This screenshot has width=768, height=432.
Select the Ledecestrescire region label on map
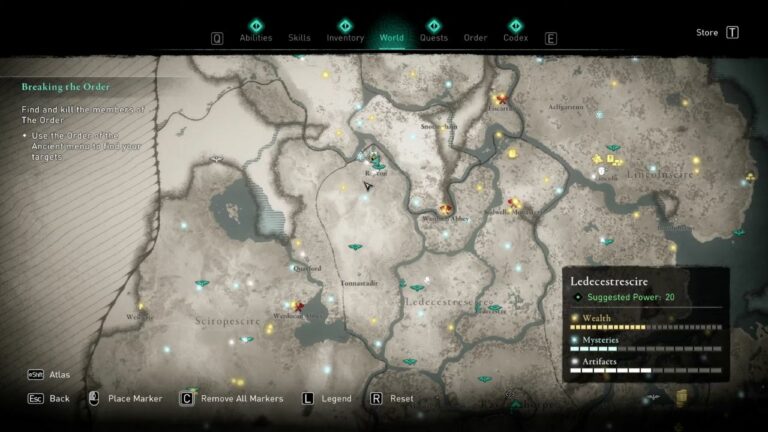click(x=447, y=300)
